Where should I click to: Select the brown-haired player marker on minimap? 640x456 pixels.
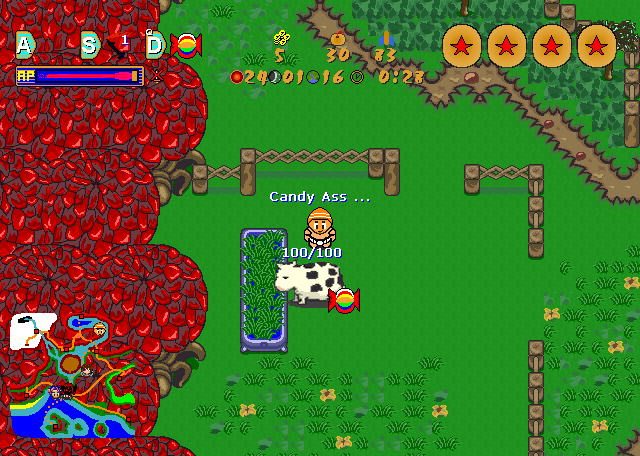coord(88,371)
